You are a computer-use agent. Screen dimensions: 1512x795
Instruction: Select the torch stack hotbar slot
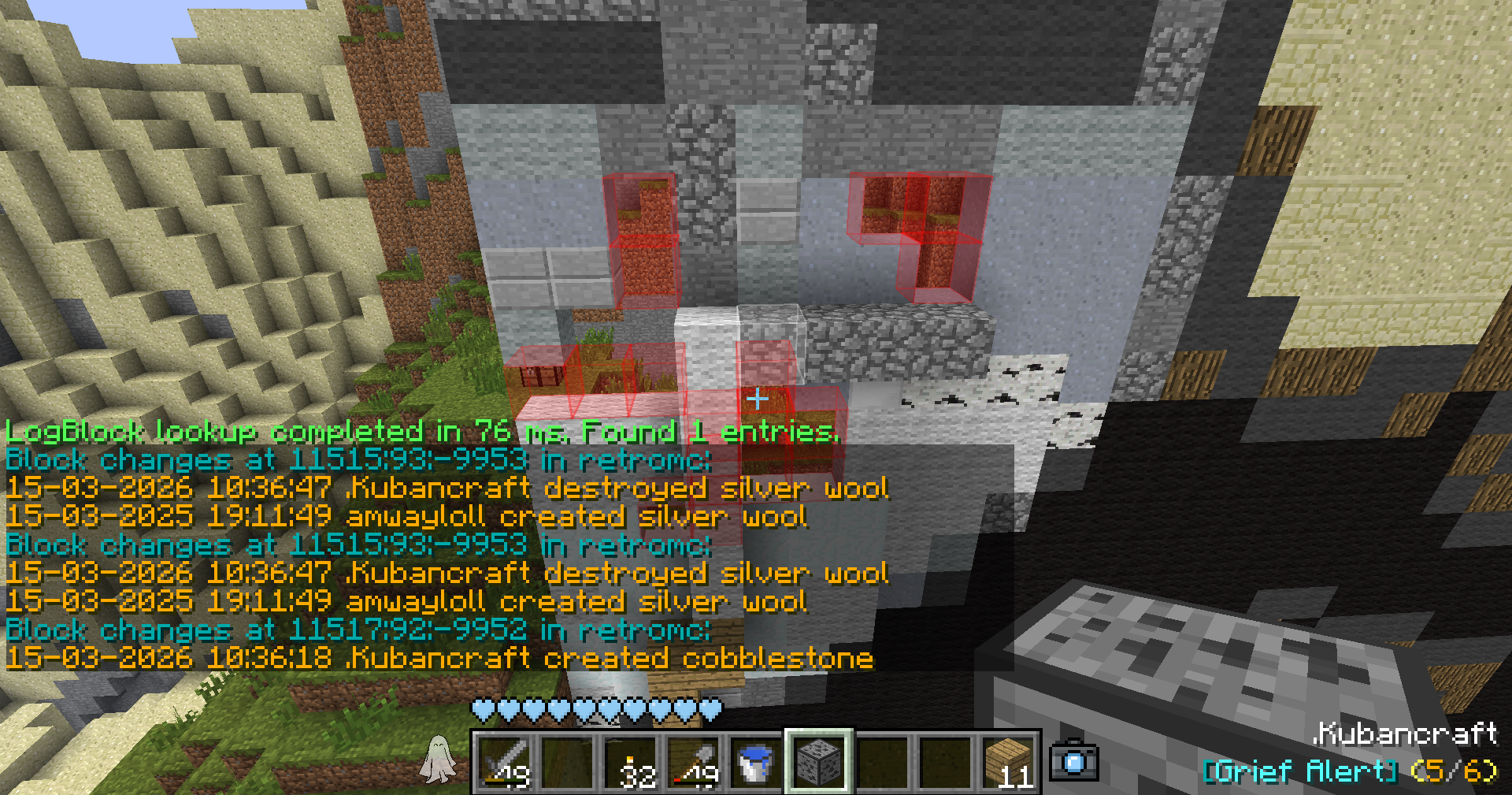pyautogui.click(x=631, y=763)
